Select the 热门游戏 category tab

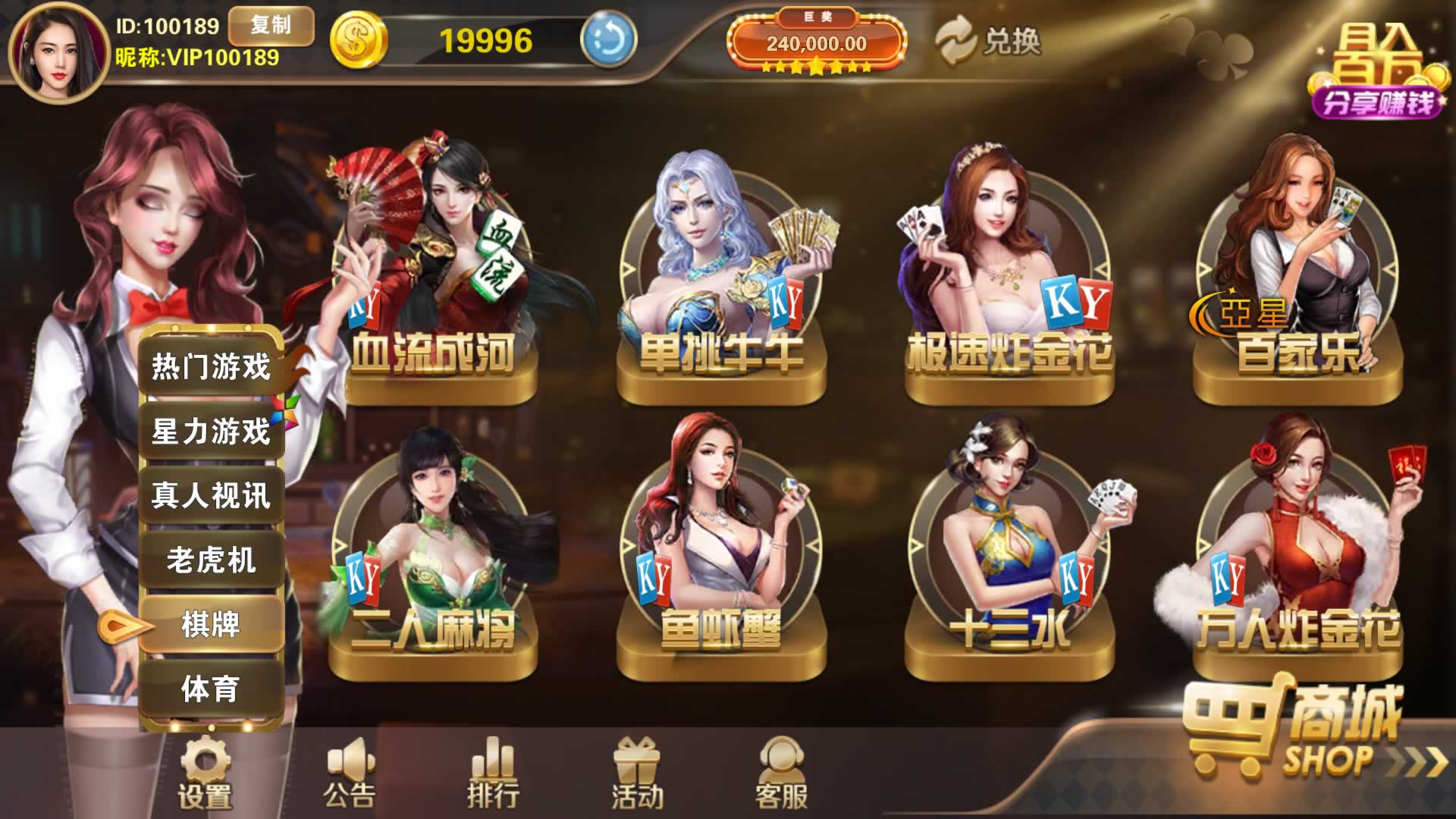(x=211, y=366)
